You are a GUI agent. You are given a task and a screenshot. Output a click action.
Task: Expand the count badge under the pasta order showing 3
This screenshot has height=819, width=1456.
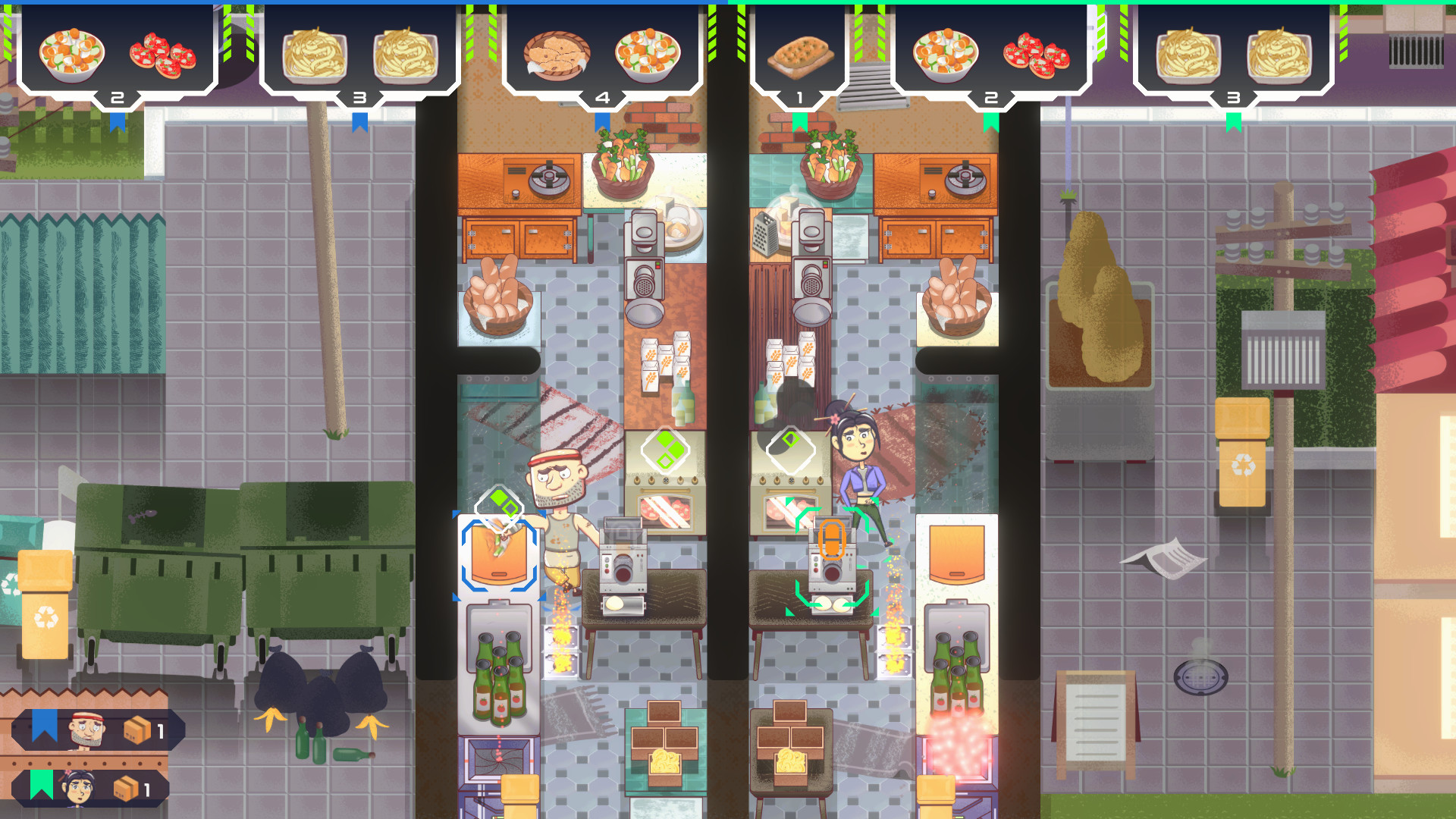[360, 97]
